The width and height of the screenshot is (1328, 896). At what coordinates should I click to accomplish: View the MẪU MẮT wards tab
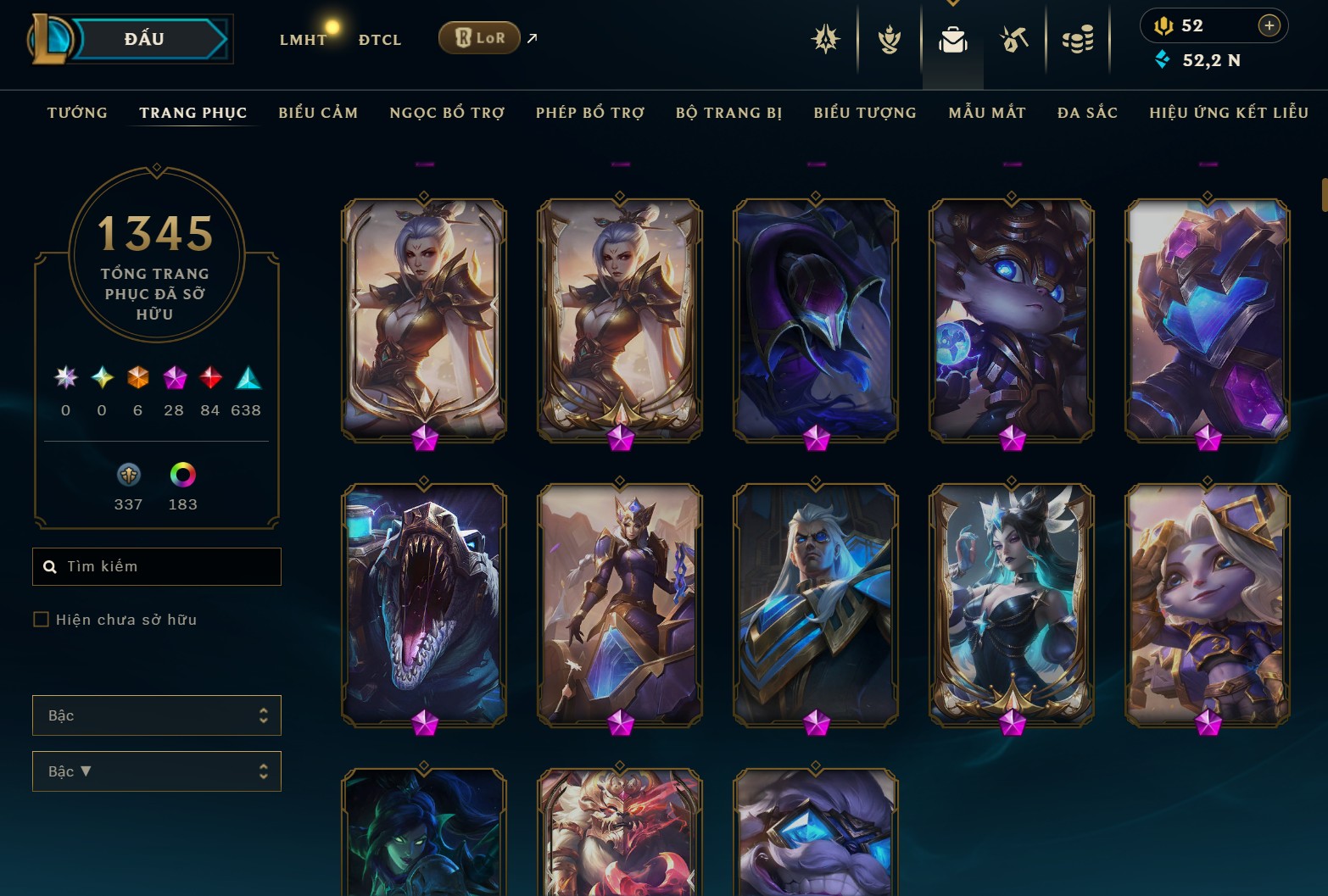(x=987, y=113)
